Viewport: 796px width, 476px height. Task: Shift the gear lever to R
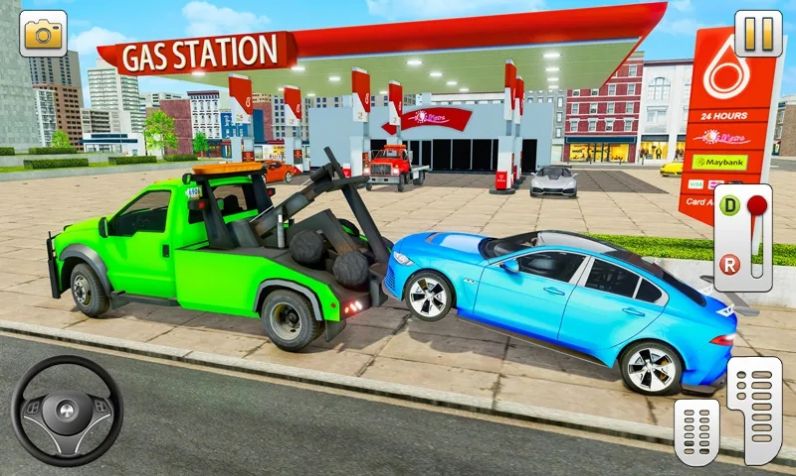tap(730, 266)
